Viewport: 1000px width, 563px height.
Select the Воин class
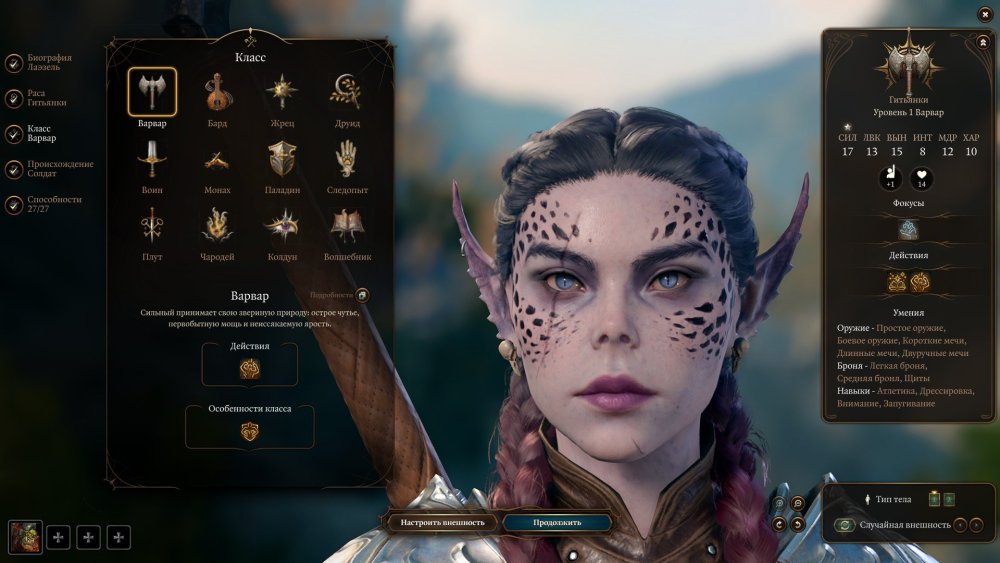coord(152,159)
